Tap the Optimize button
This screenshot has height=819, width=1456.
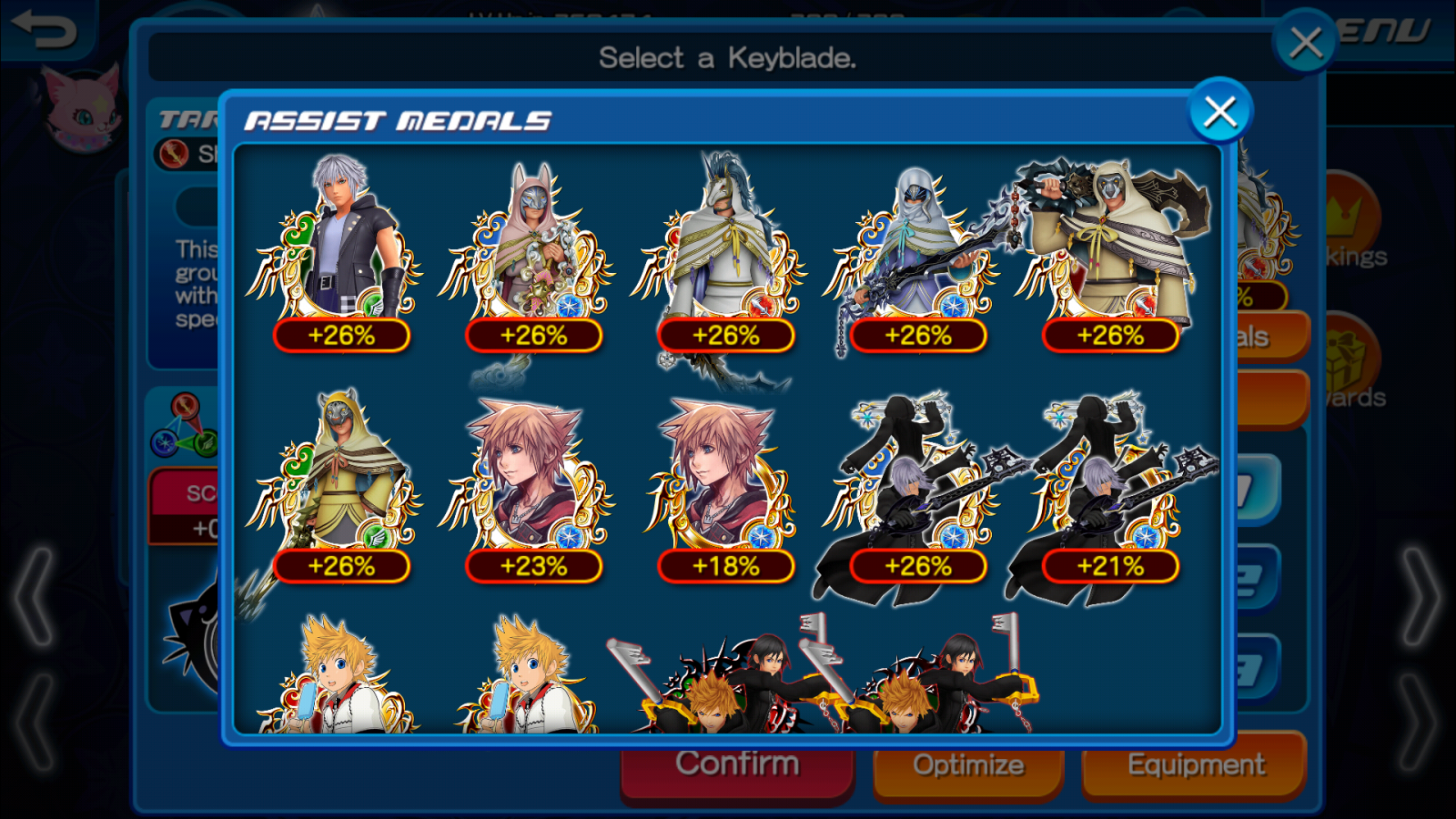coord(968,765)
